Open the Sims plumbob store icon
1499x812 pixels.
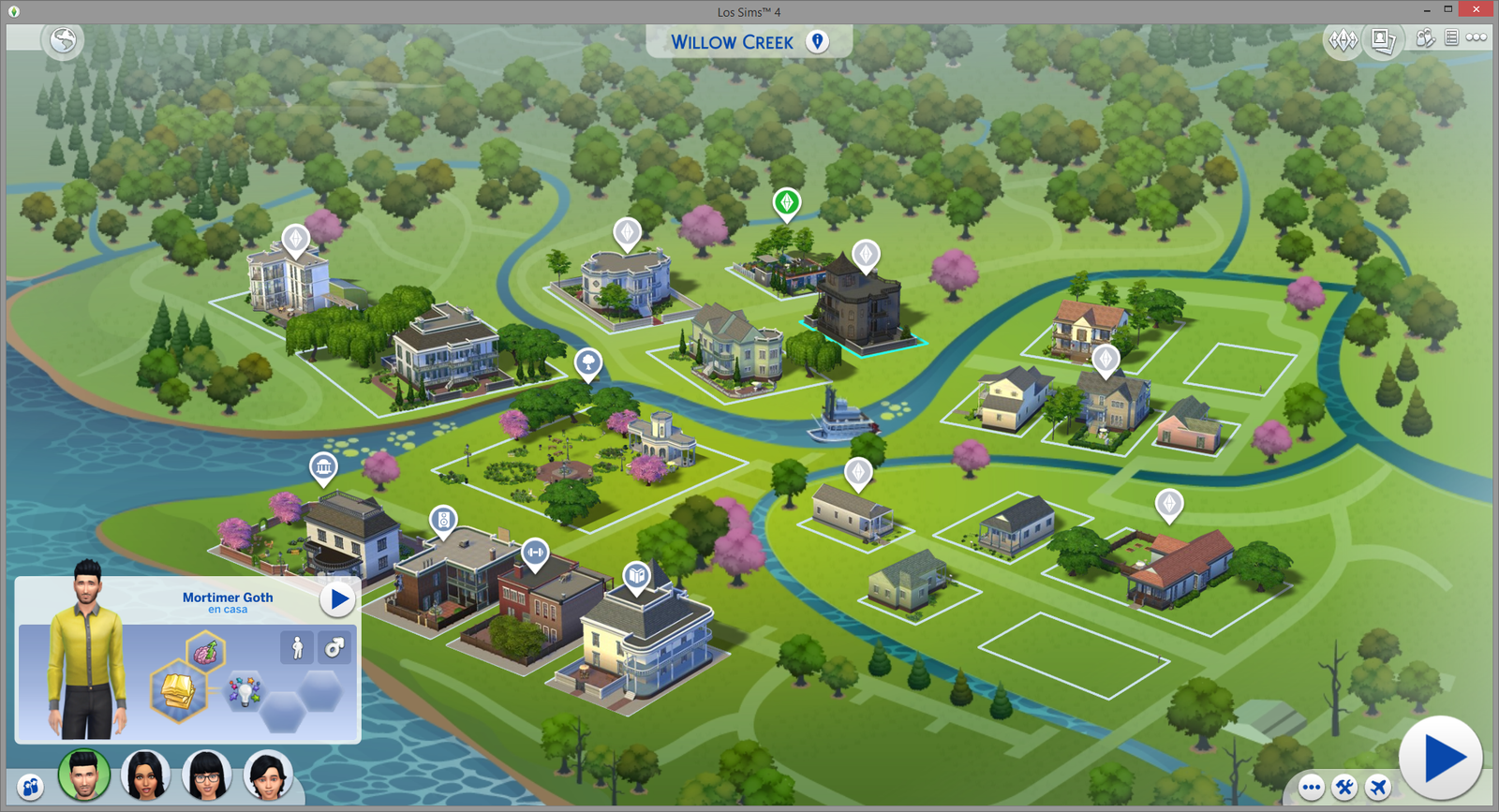1343,40
